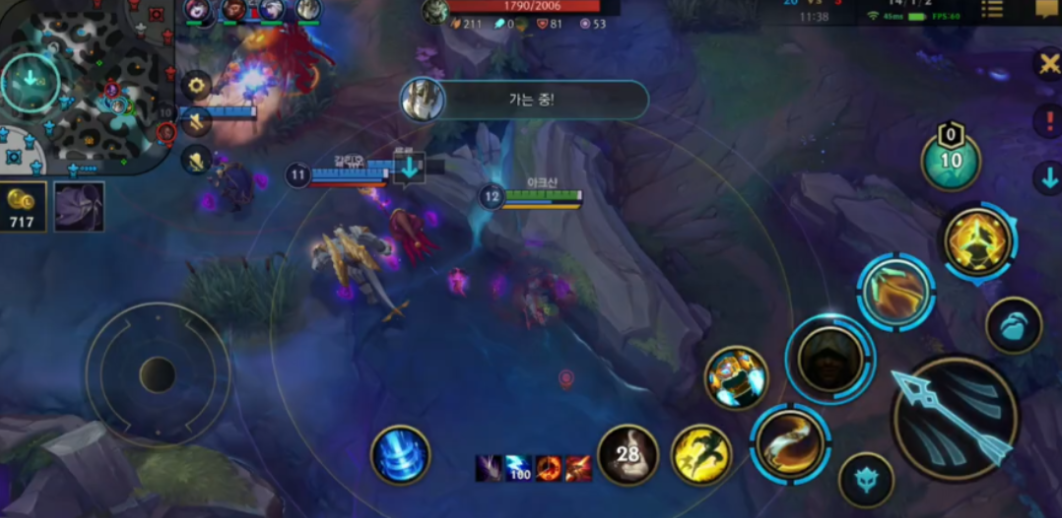Place a ward with the trinket button
The image size is (1062, 518).
950,160
